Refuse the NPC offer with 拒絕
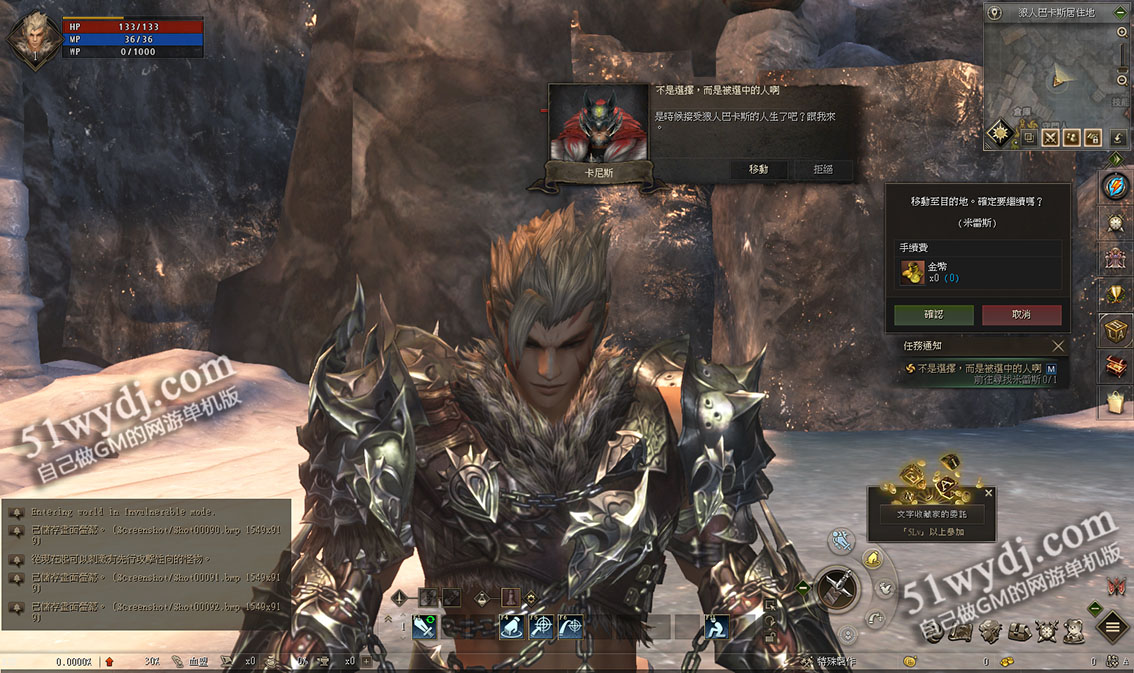This screenshot has width=1134, height=673. 823,169
